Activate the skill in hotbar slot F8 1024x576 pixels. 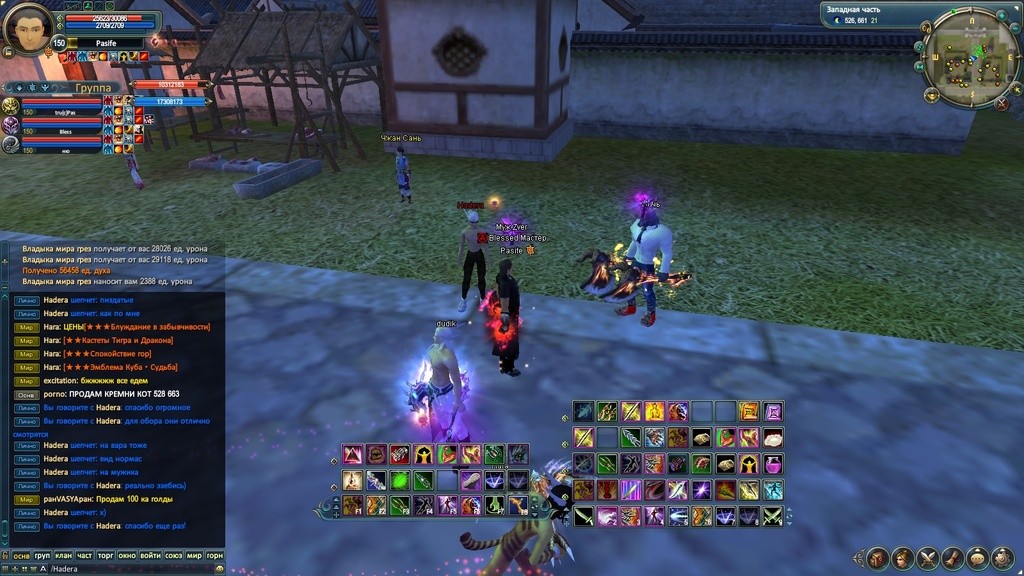(518, 505)
